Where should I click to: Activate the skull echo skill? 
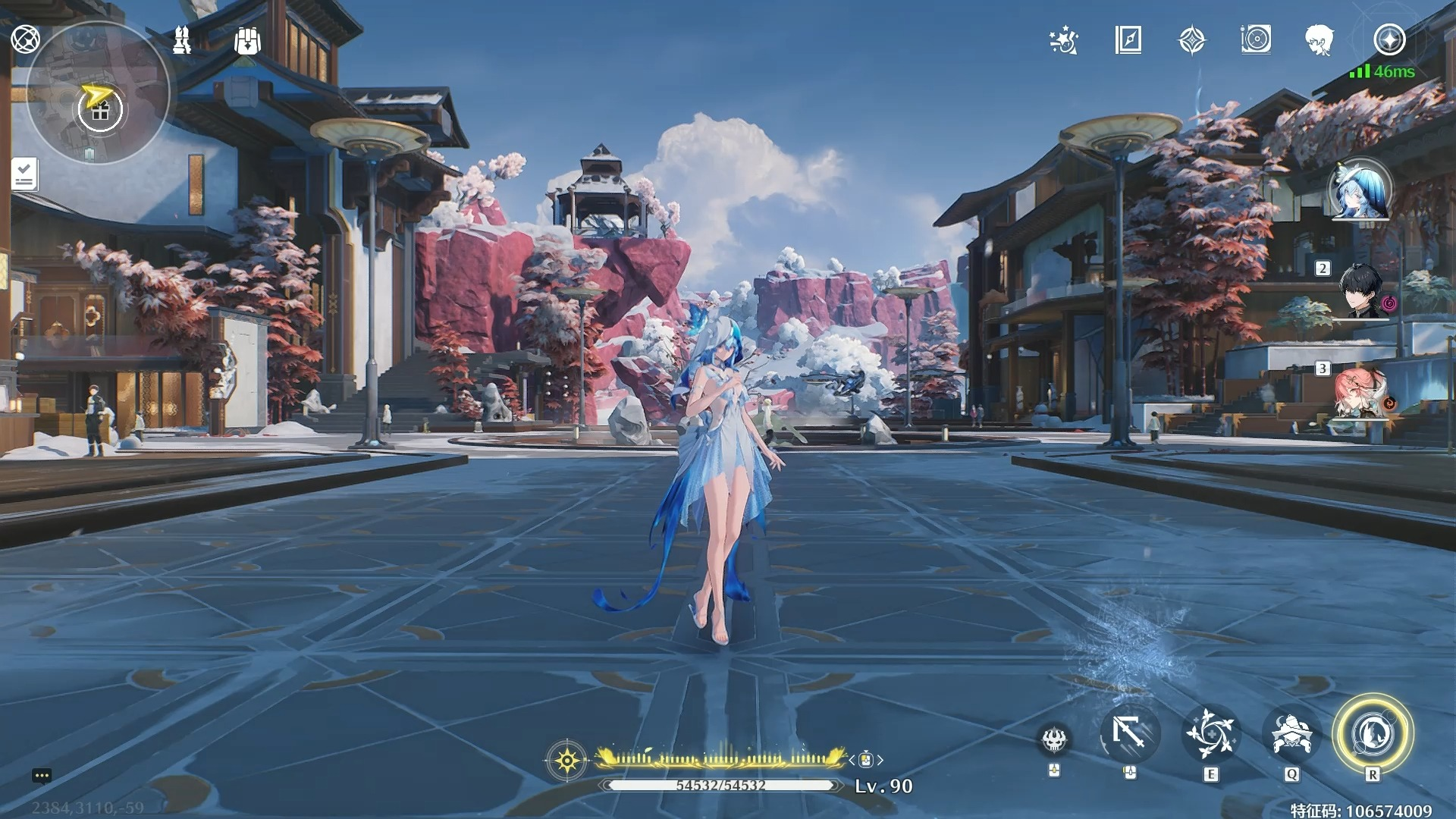point(1054,739)
